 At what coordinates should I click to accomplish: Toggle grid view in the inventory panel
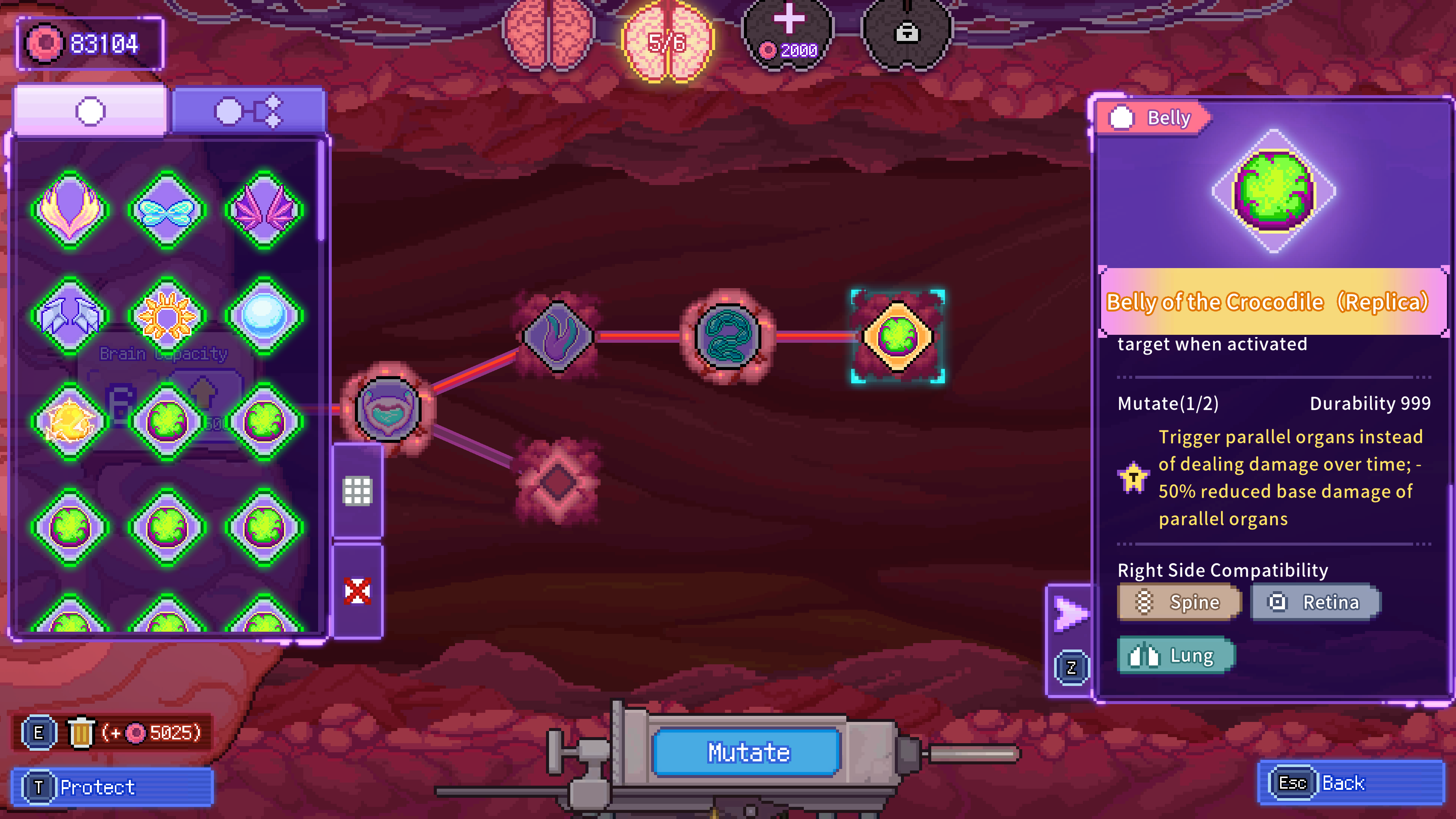(x=358, y=492)
